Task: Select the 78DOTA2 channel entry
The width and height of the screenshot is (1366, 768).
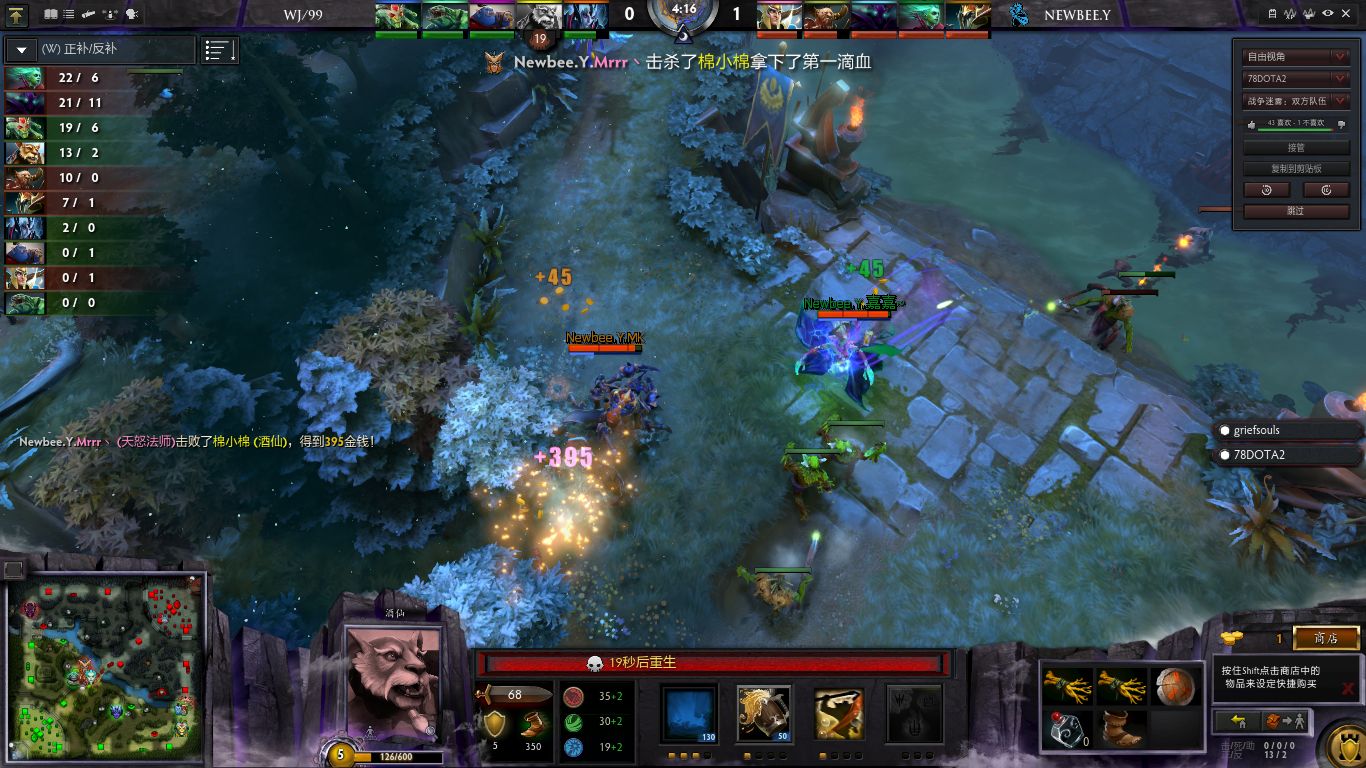Action: coord(1287,454)
